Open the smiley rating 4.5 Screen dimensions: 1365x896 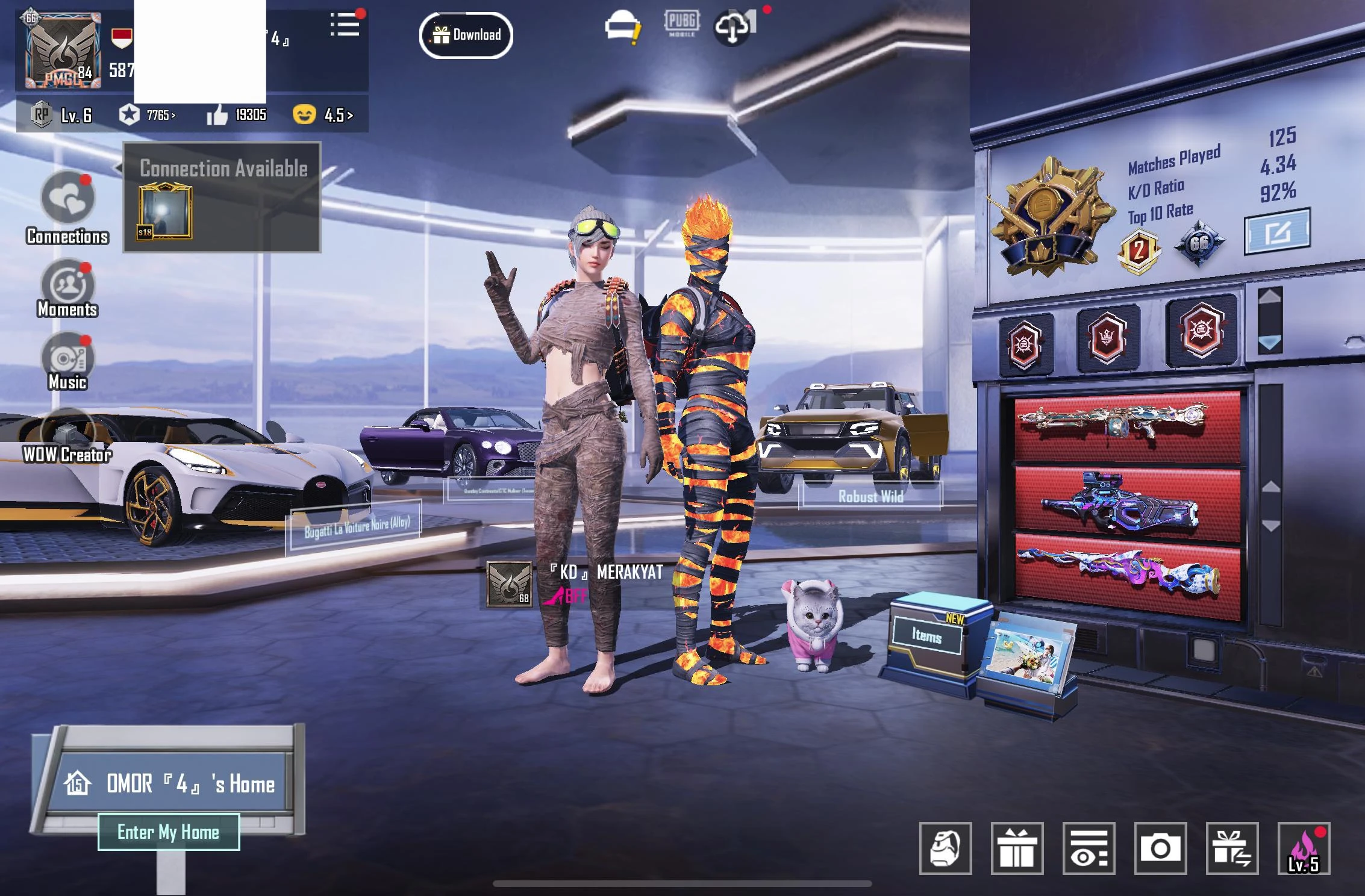click(x=323, y=115)
